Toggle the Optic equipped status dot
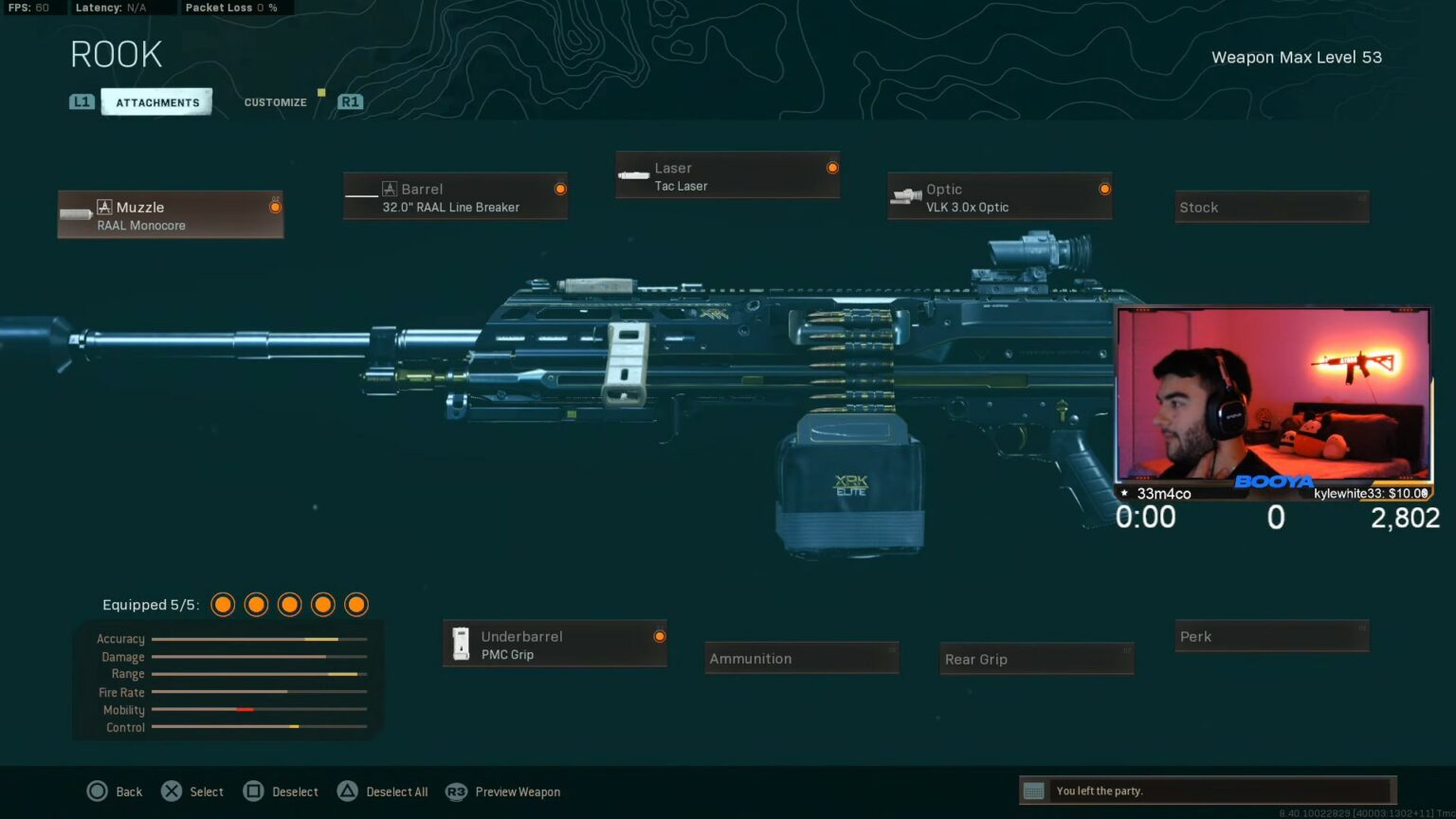Viewport: 1456px width, 819px height. (x=1103, y=189)
